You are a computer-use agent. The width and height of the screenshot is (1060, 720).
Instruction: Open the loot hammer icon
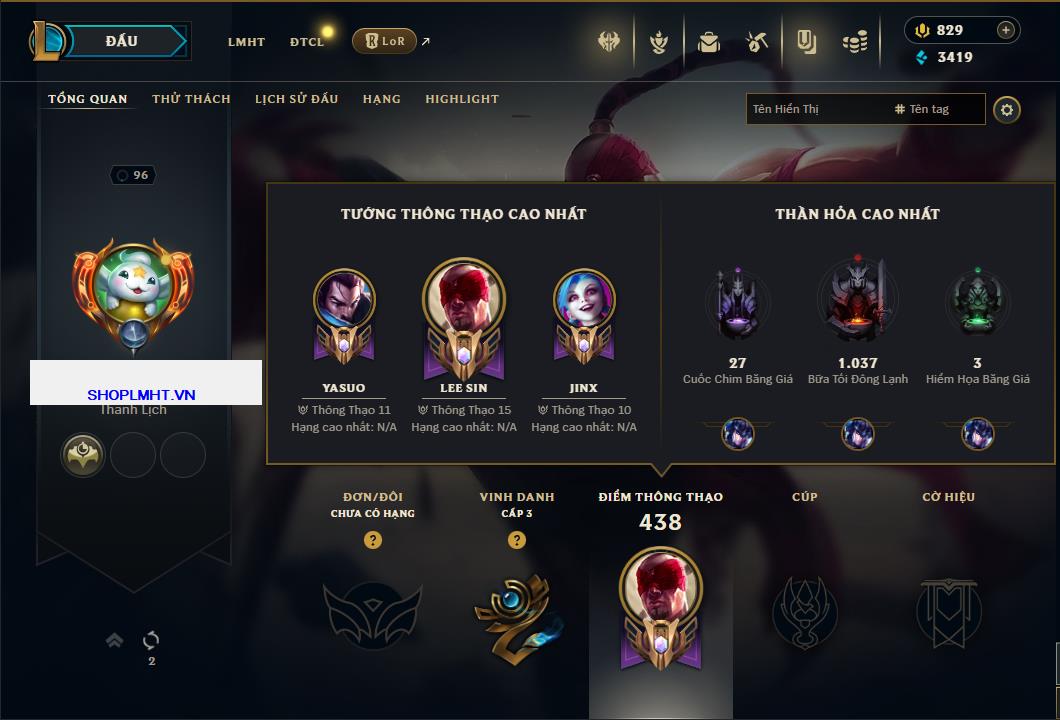(756, 42)
